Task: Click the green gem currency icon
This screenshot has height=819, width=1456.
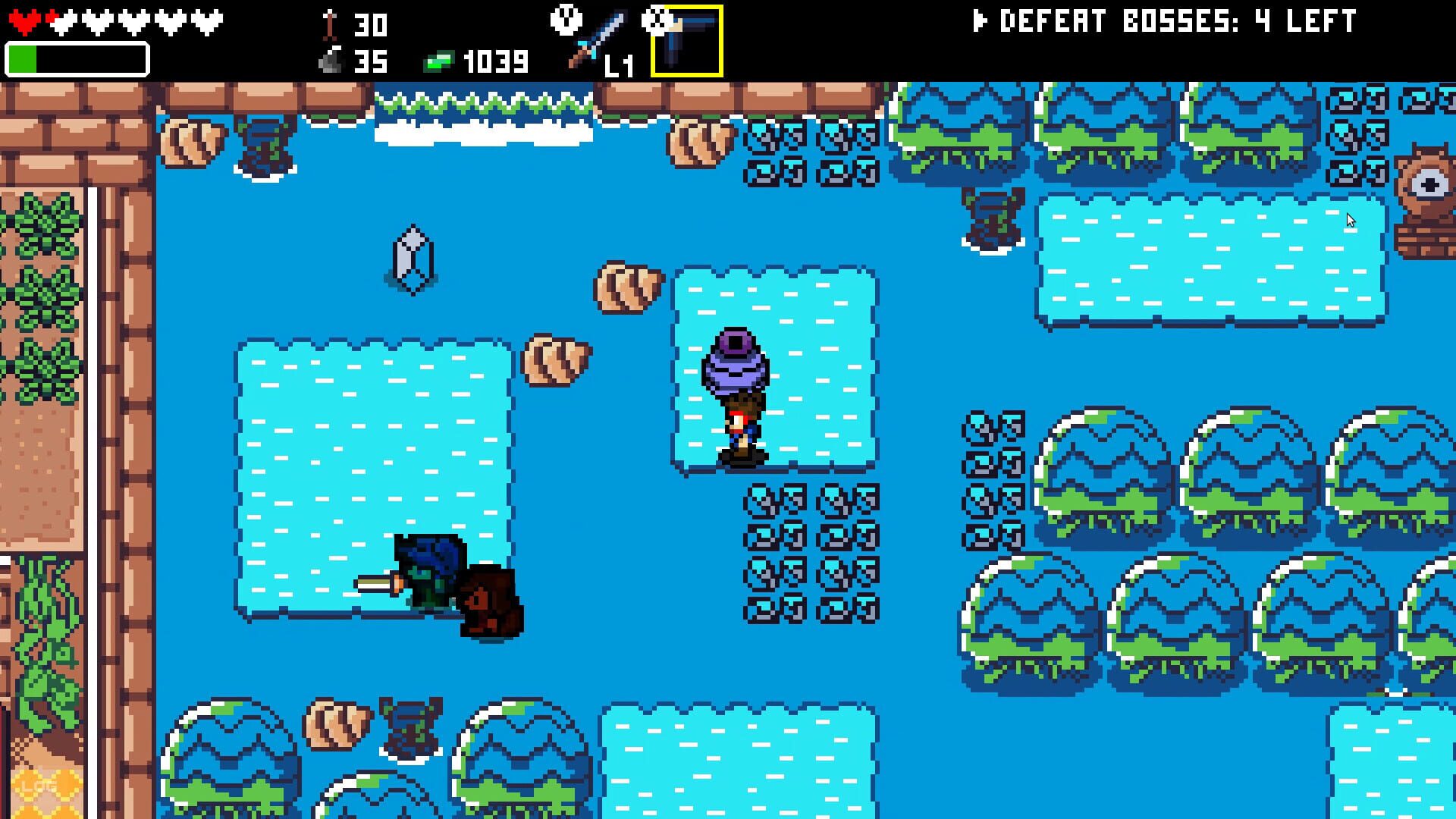Action: click(x=440, y=59)
